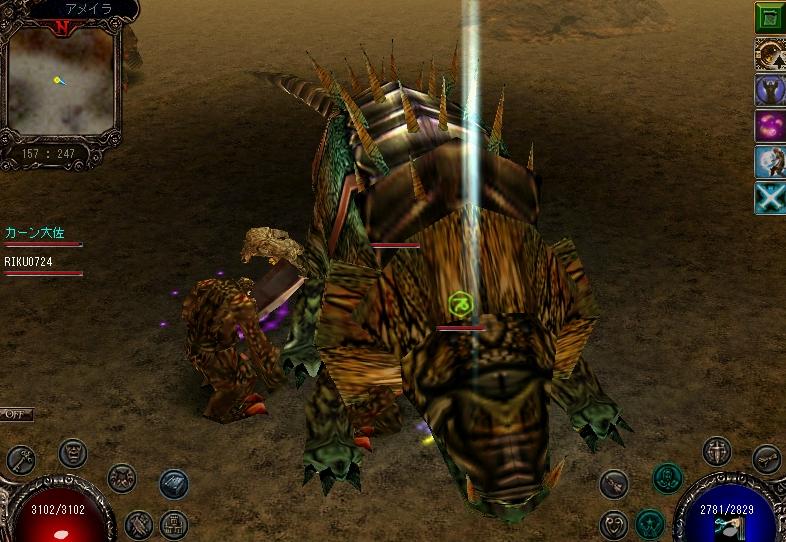Viewport: 786px width, 542px height.
Task: Select the teal hooded figure icon
Action: click(666, 478)
